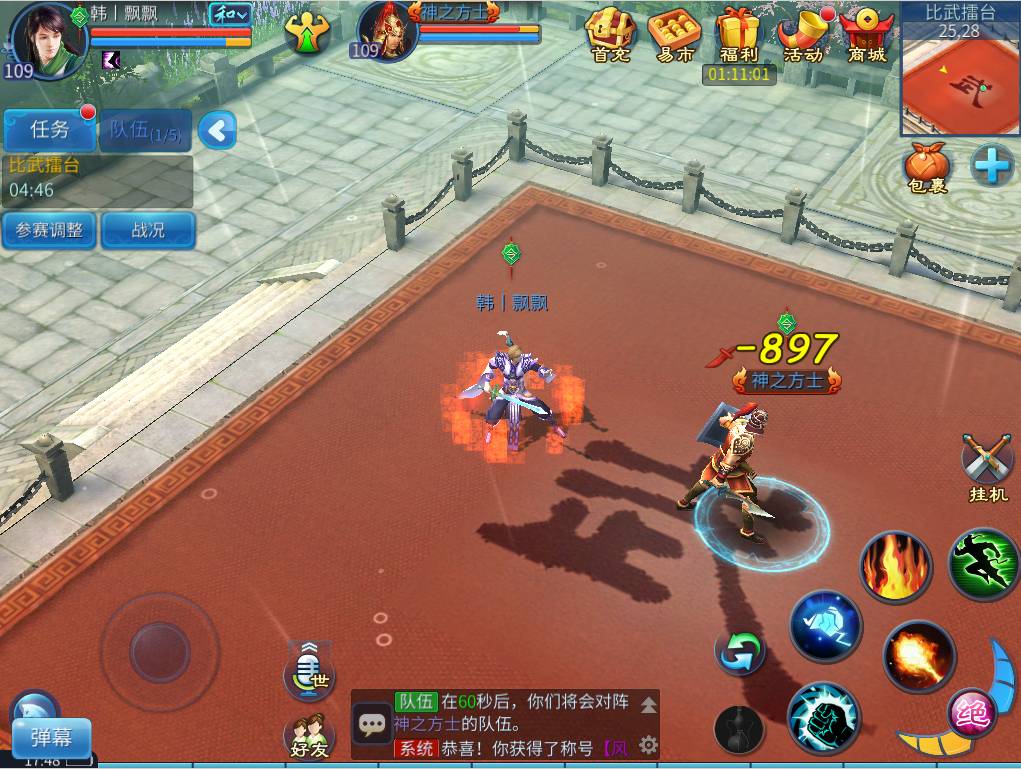Collapse the side panel with arrow button
The image size is (1021, 769).
coord(217,130)
